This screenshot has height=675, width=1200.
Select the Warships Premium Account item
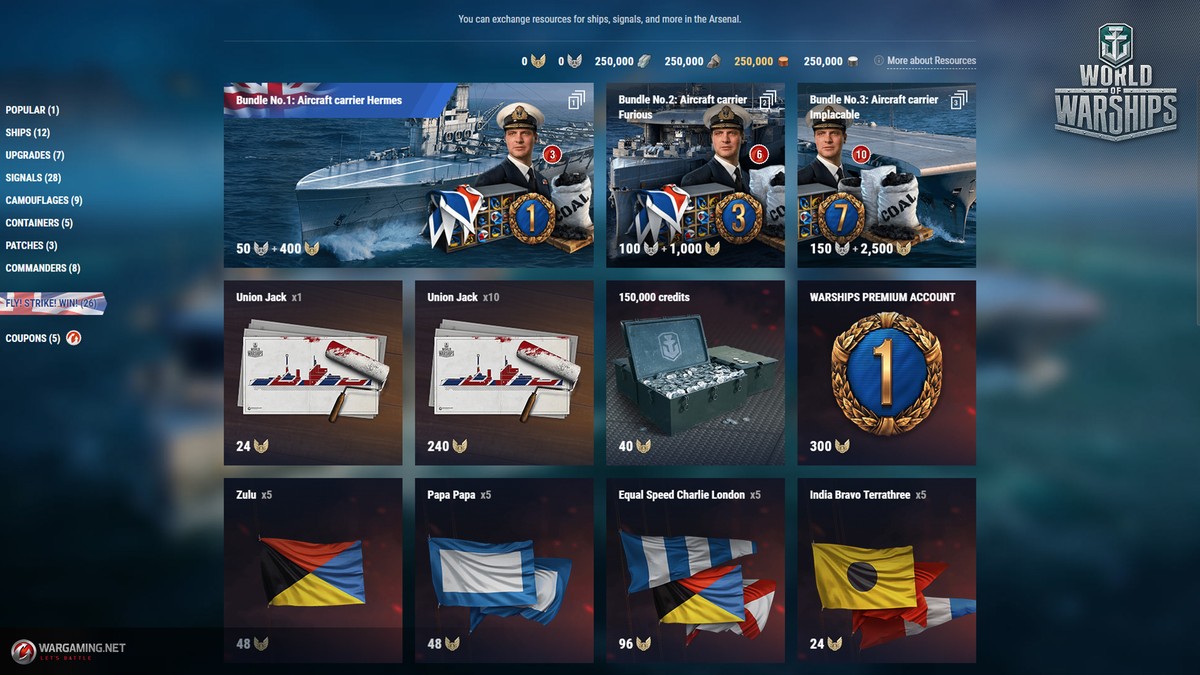click(886, 372)
